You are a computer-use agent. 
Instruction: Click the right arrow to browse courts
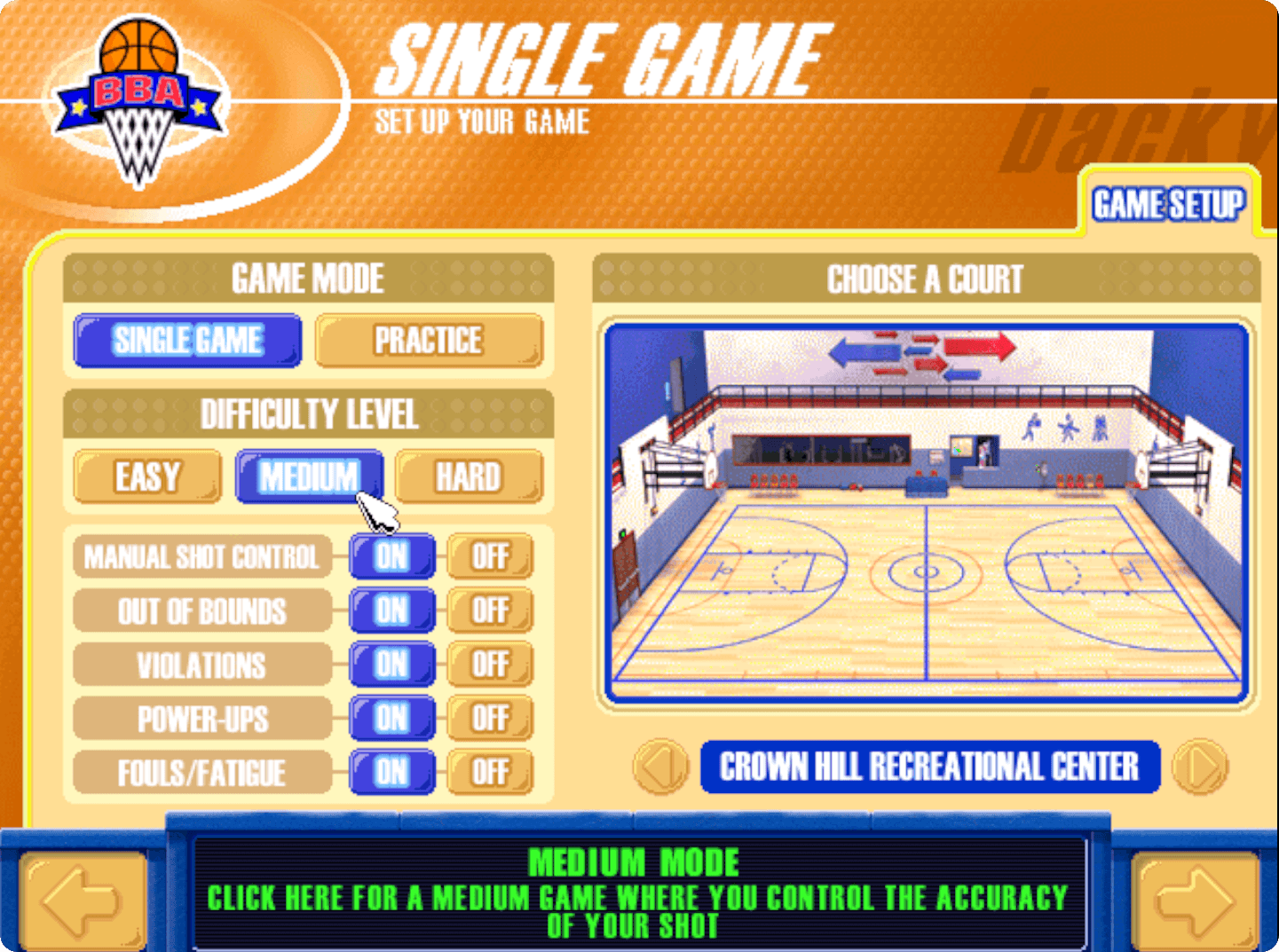point(1199,768)
